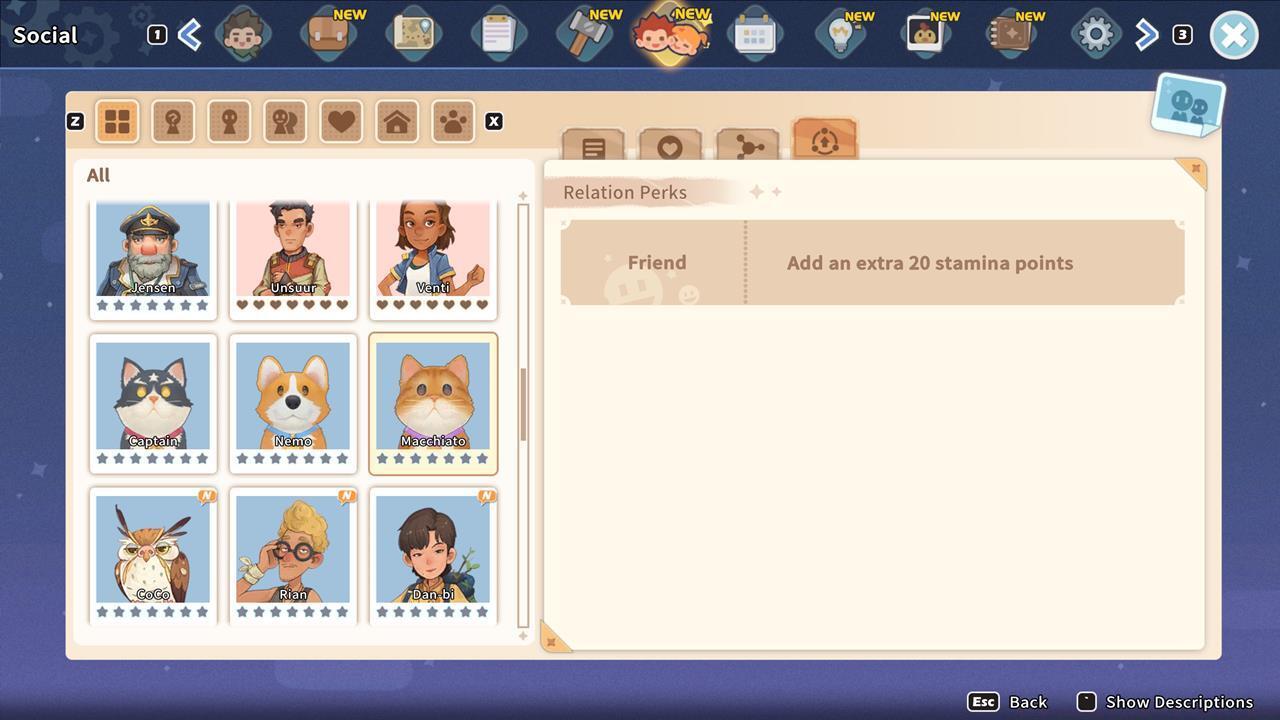
Task: Filter contacts with the home family icon
Action: pos(397,120)
